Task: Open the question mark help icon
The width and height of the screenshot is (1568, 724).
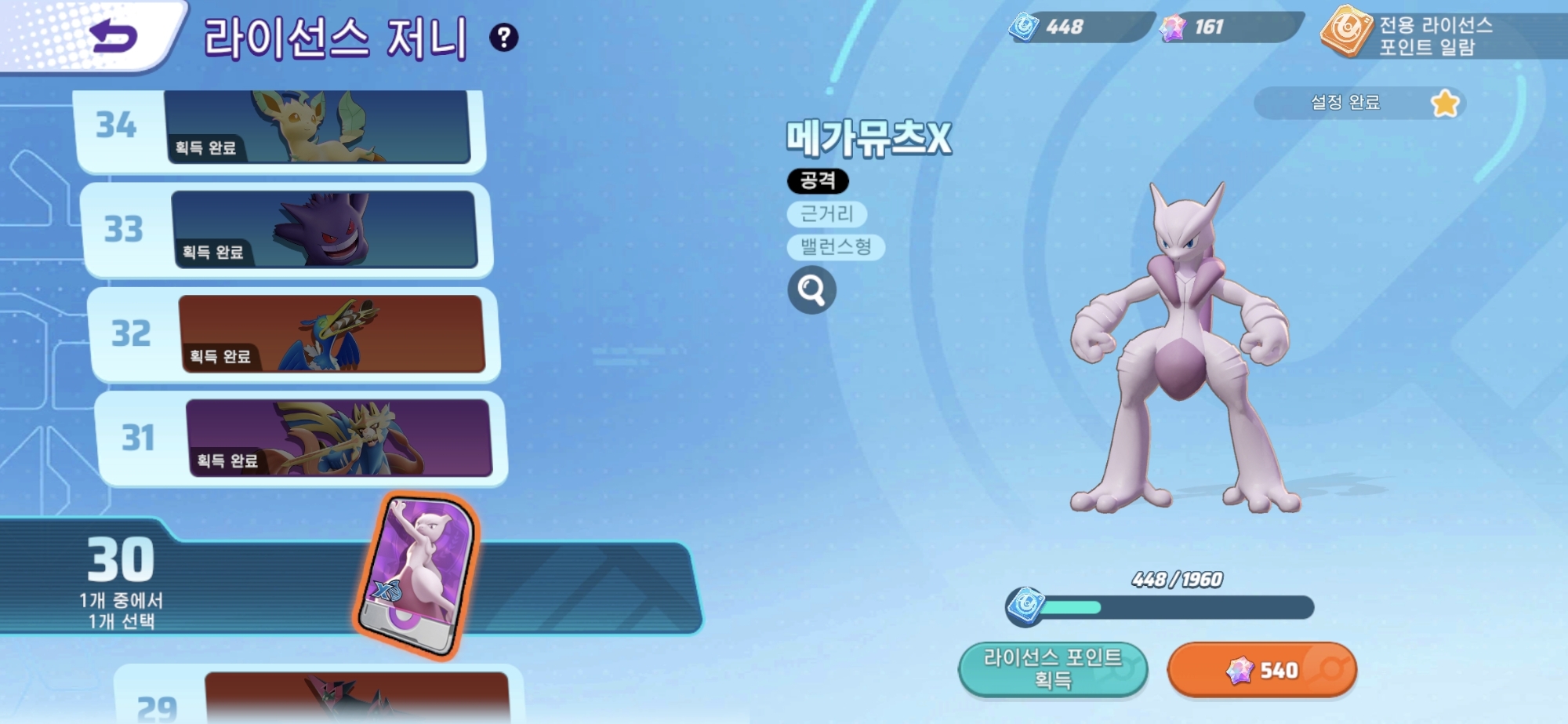Action: [503, 37]
